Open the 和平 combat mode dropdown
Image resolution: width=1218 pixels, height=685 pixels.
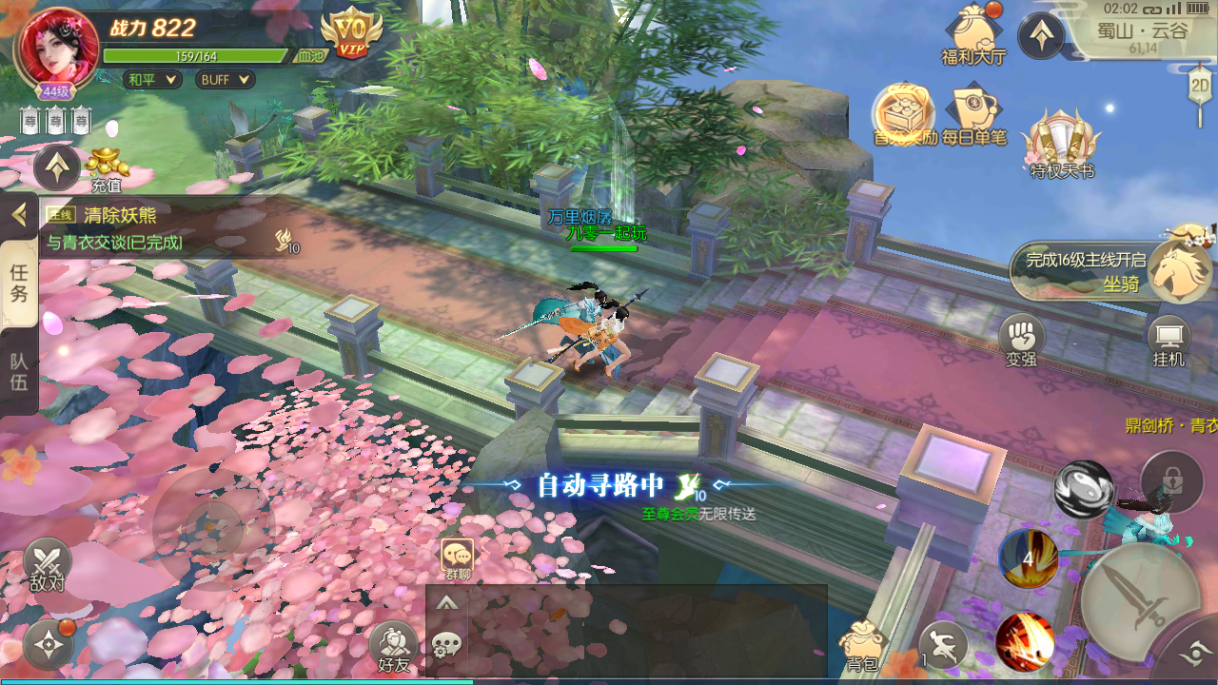(152, 79)
